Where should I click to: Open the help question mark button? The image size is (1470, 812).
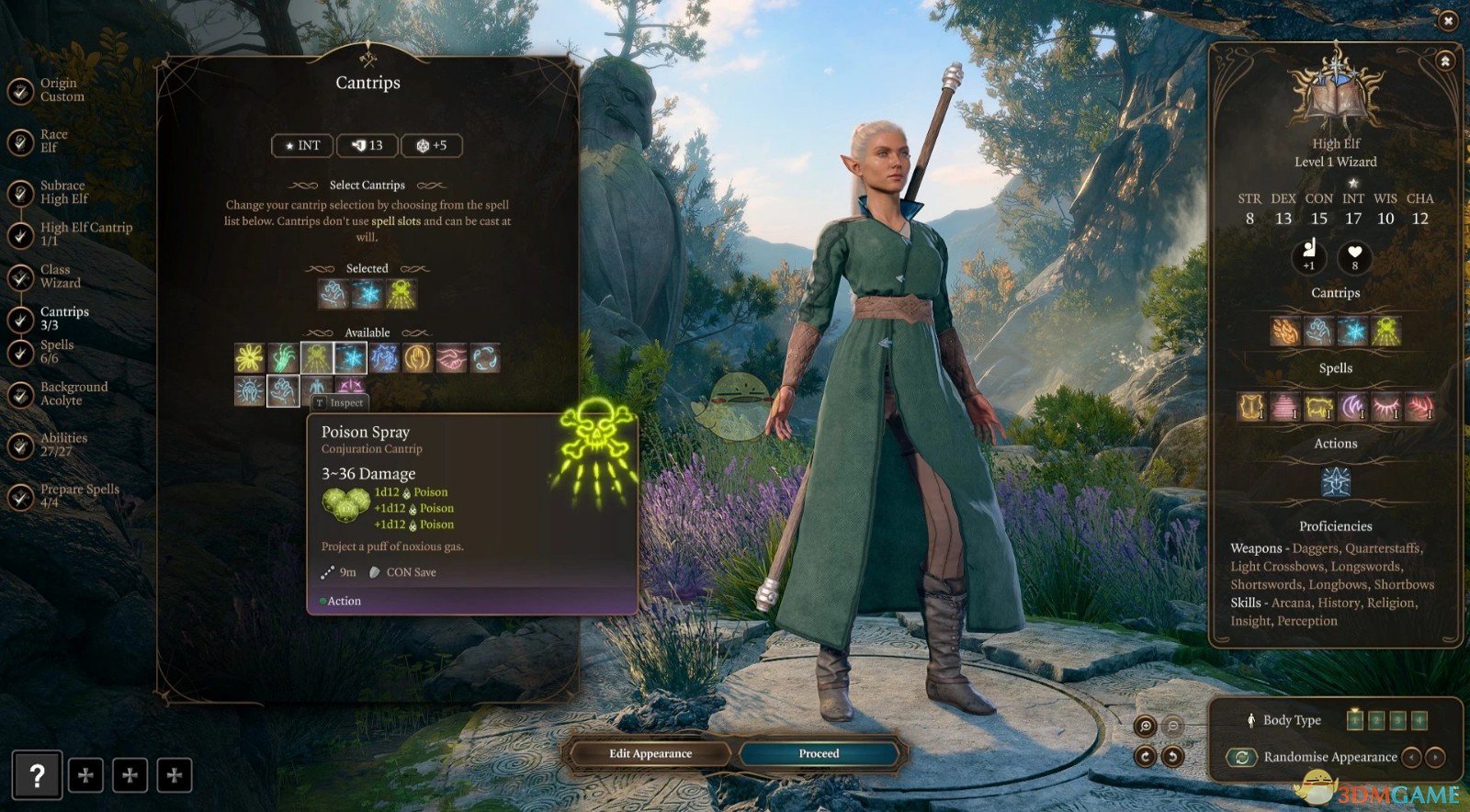pos(37,775)
